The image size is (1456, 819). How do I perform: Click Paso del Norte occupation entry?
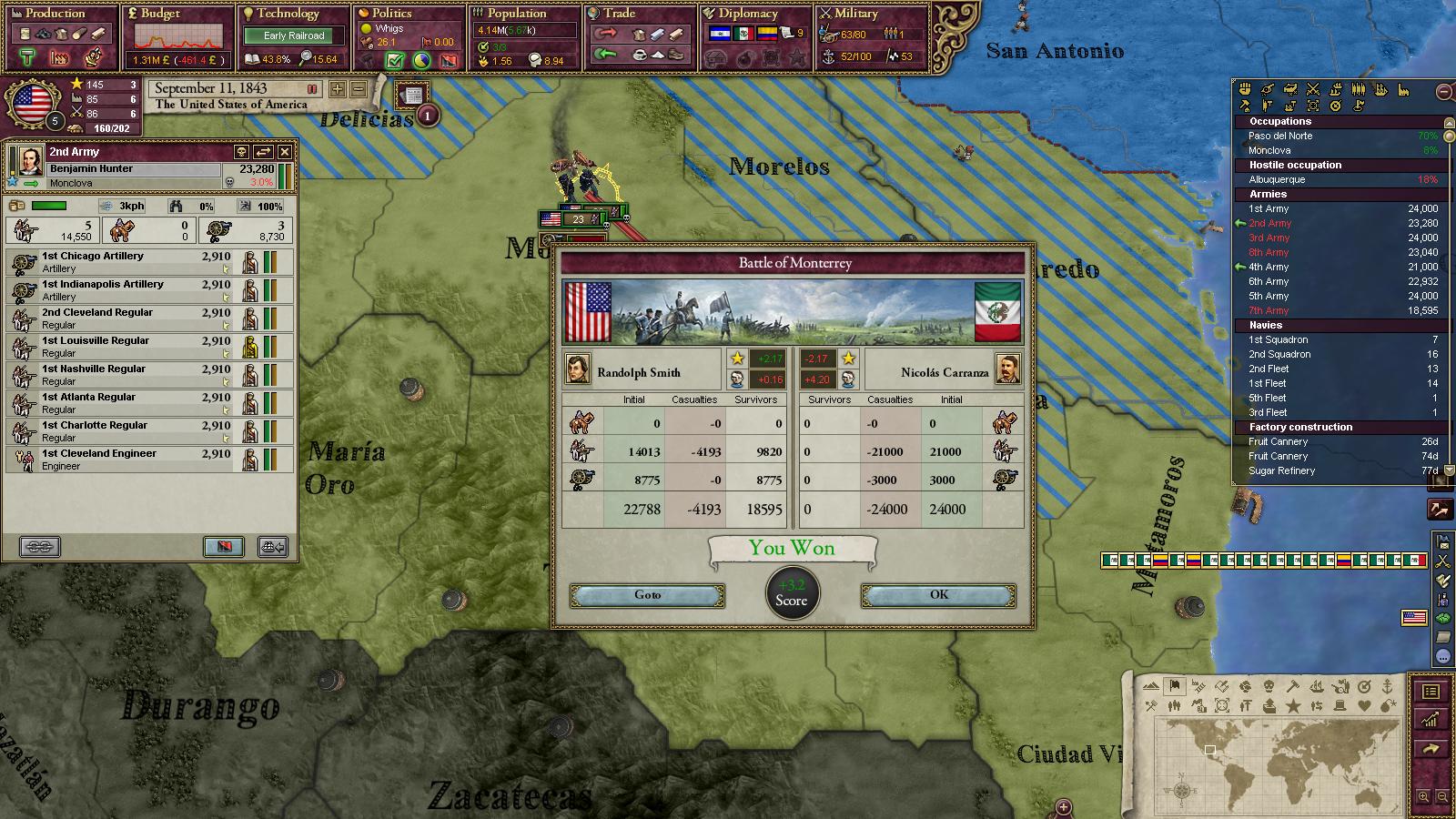point(1280,136)
